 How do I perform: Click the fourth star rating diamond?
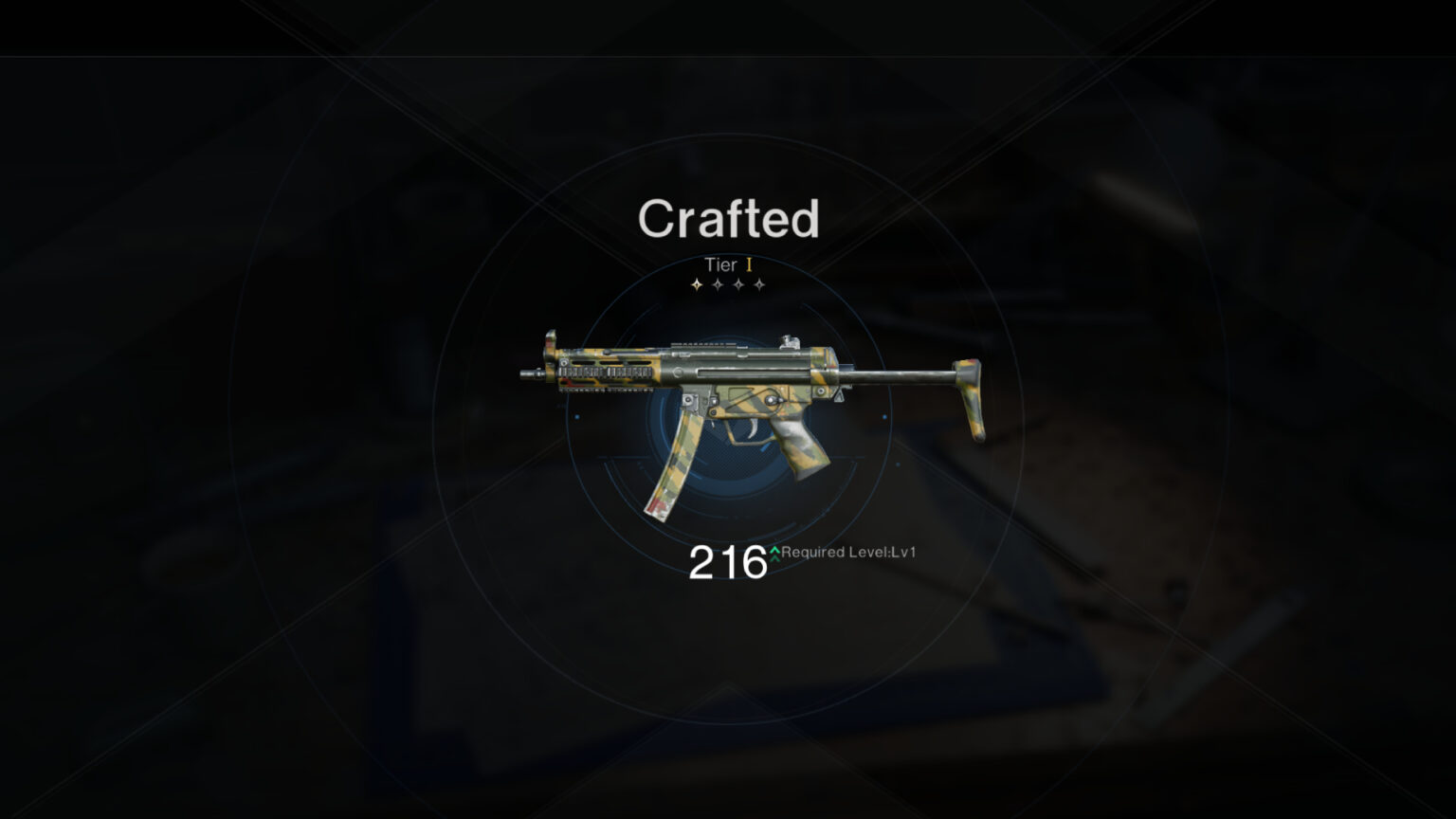pos(760,284)
